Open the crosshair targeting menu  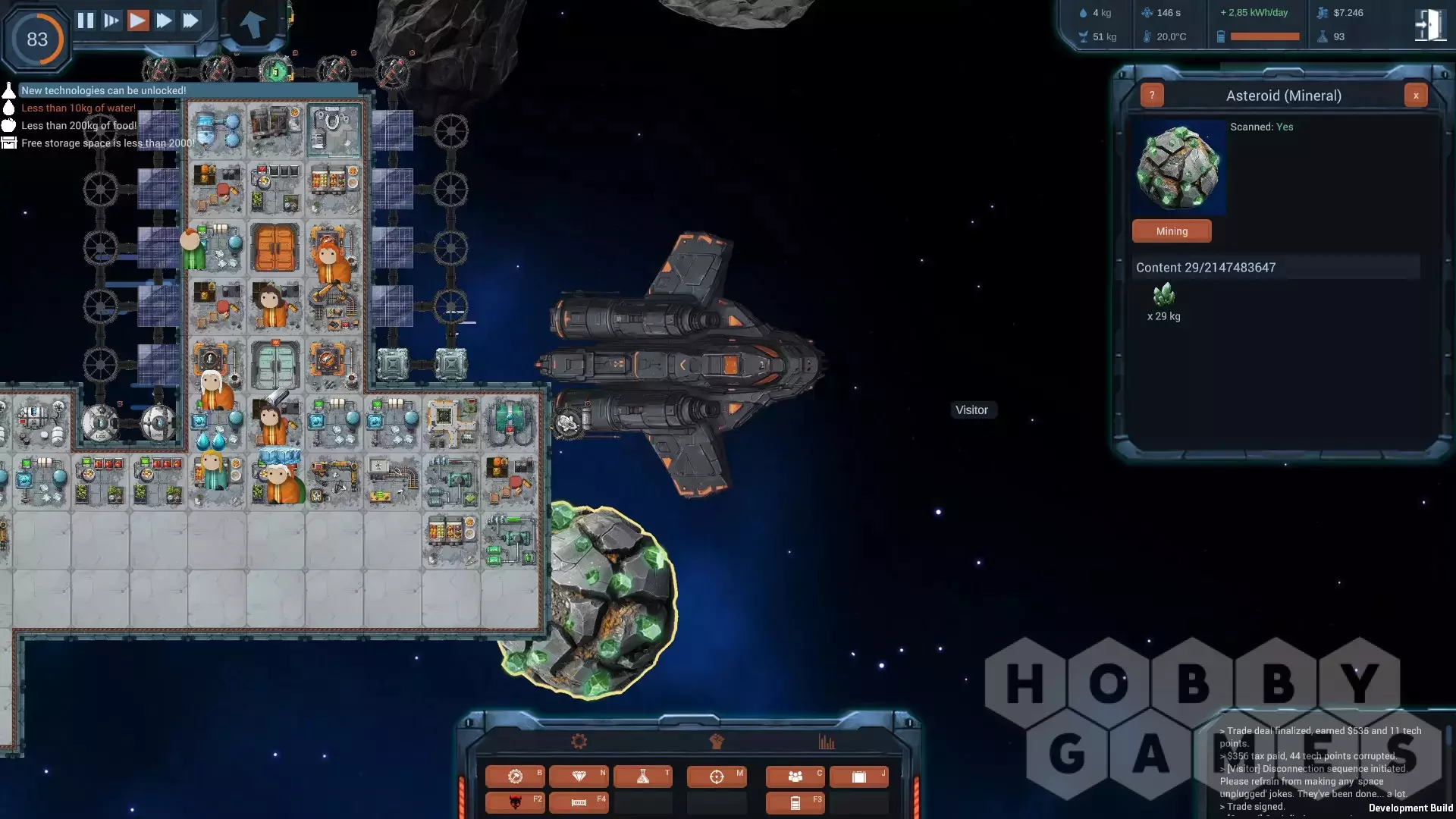717,777
